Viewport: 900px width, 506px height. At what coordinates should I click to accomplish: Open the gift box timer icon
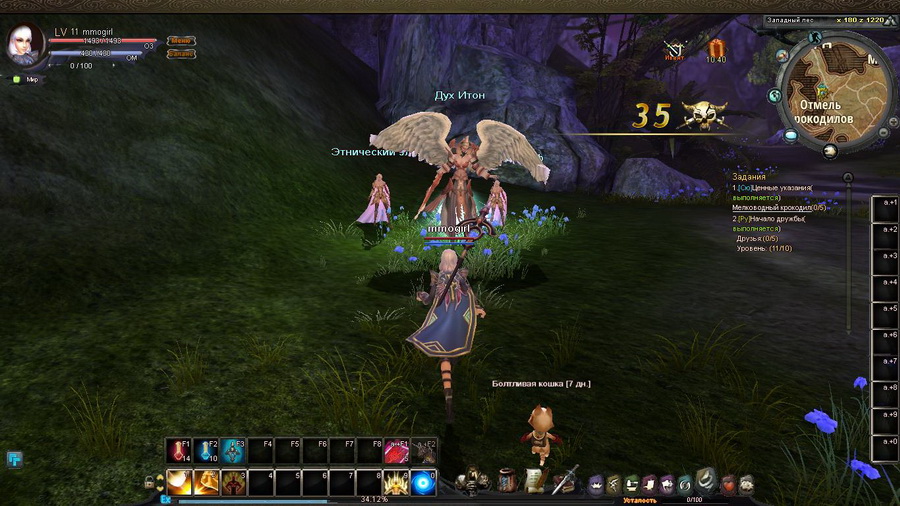coord(716,47)
